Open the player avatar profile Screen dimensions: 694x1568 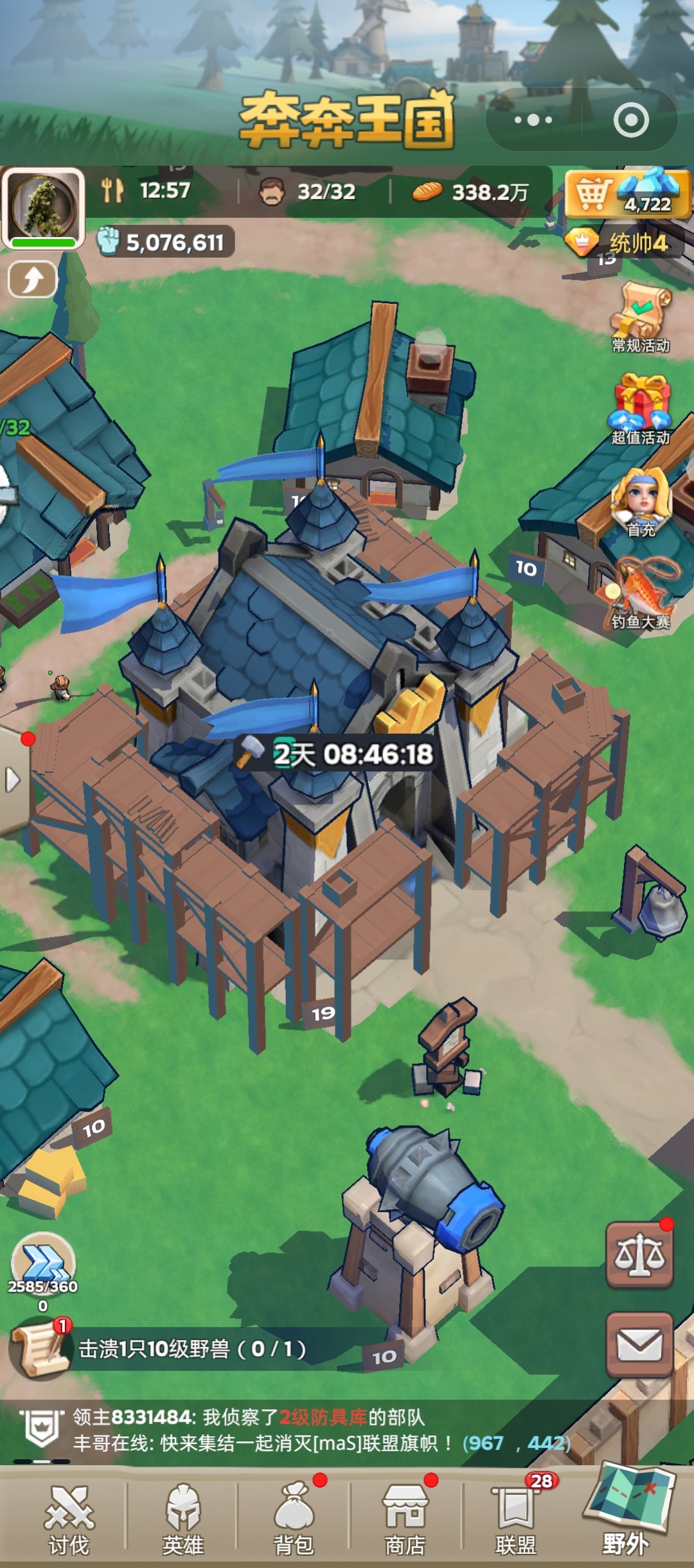(x=43, y=208)
